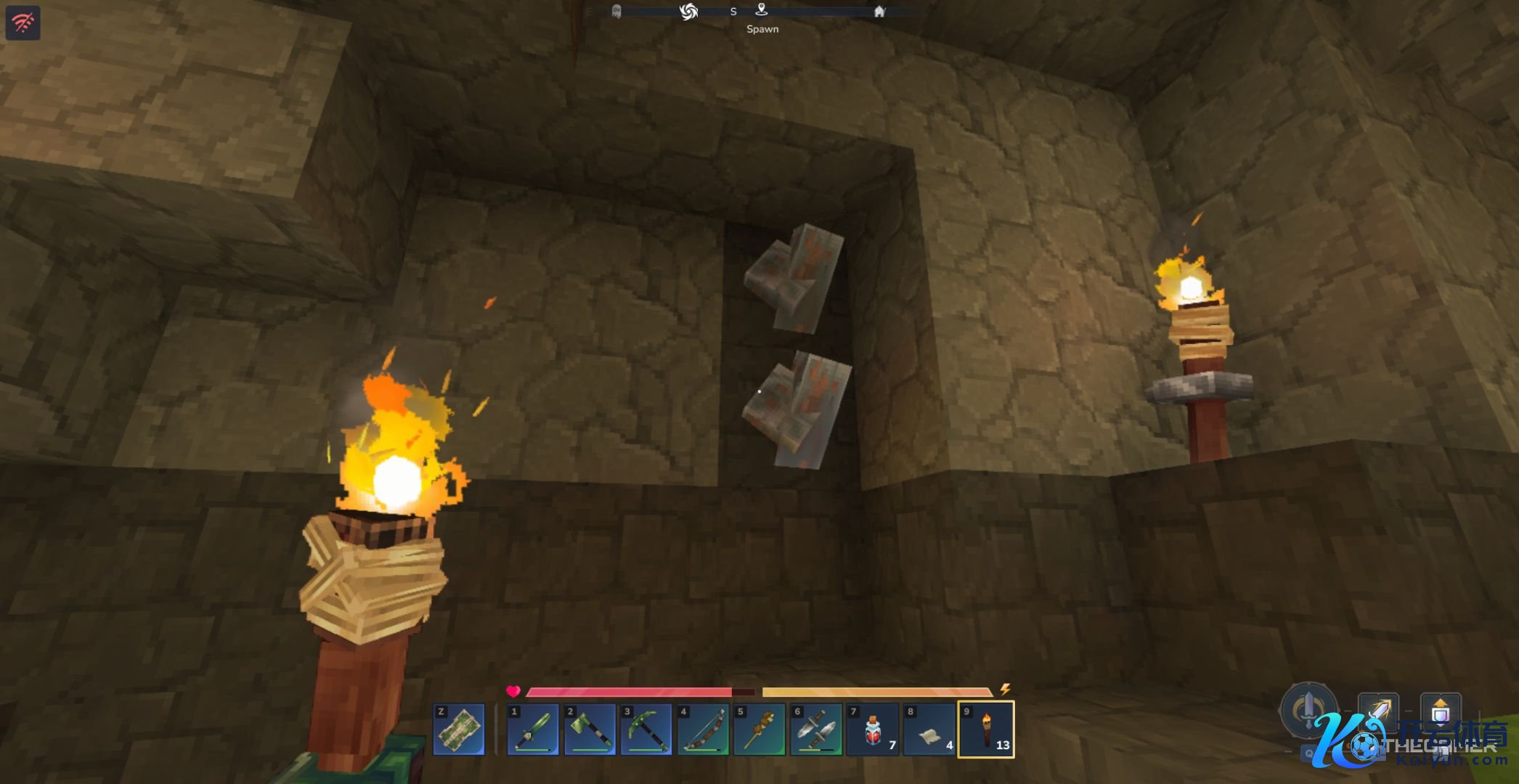Screen dimensions: 1519x784
Task: Choose the green hatchet hotbar slot
Action: (590, 729)
